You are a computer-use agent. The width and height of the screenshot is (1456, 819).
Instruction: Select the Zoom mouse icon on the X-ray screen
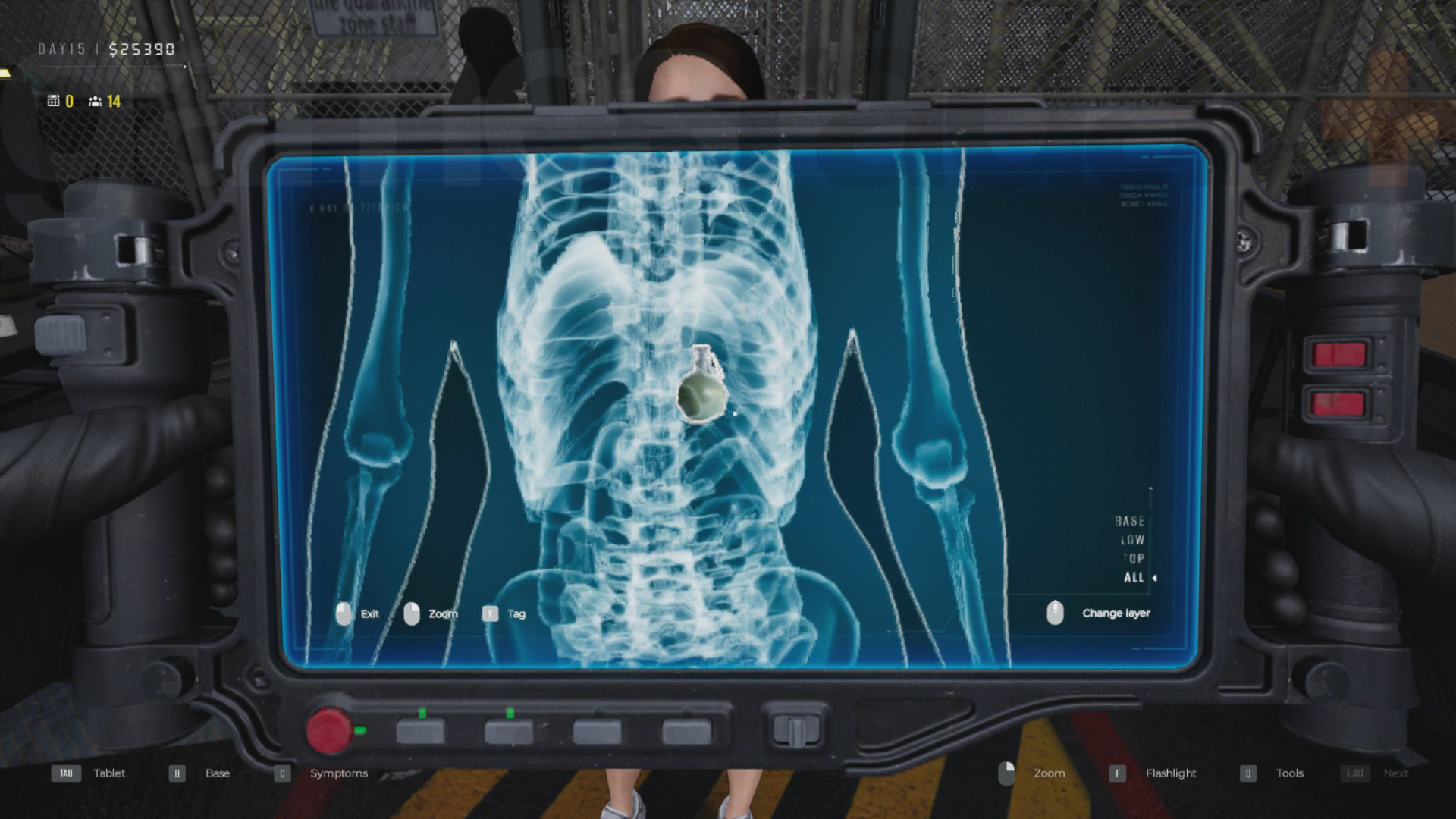click(x=413, y=614)
